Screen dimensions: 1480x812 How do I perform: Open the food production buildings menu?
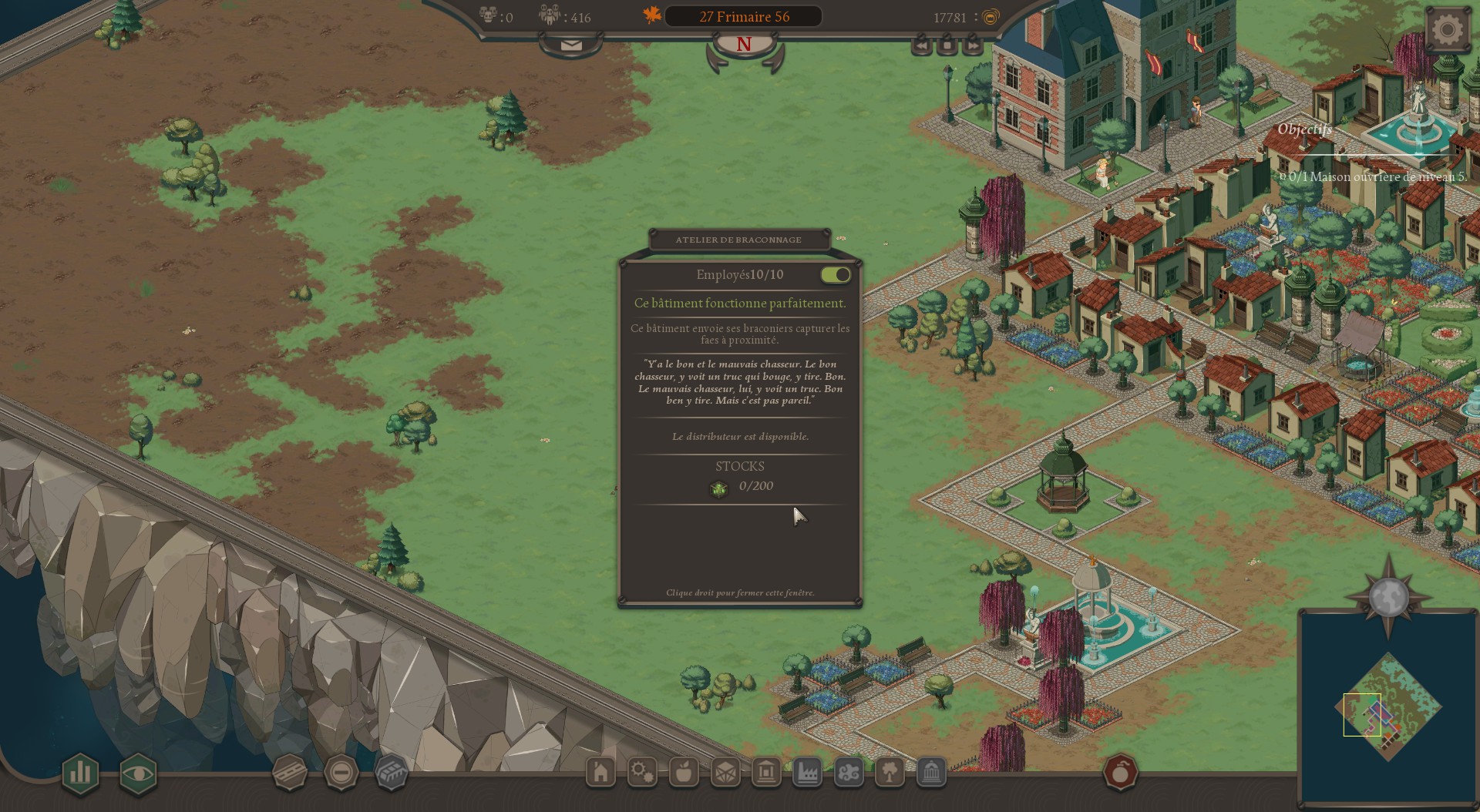[x=684, y=773]
